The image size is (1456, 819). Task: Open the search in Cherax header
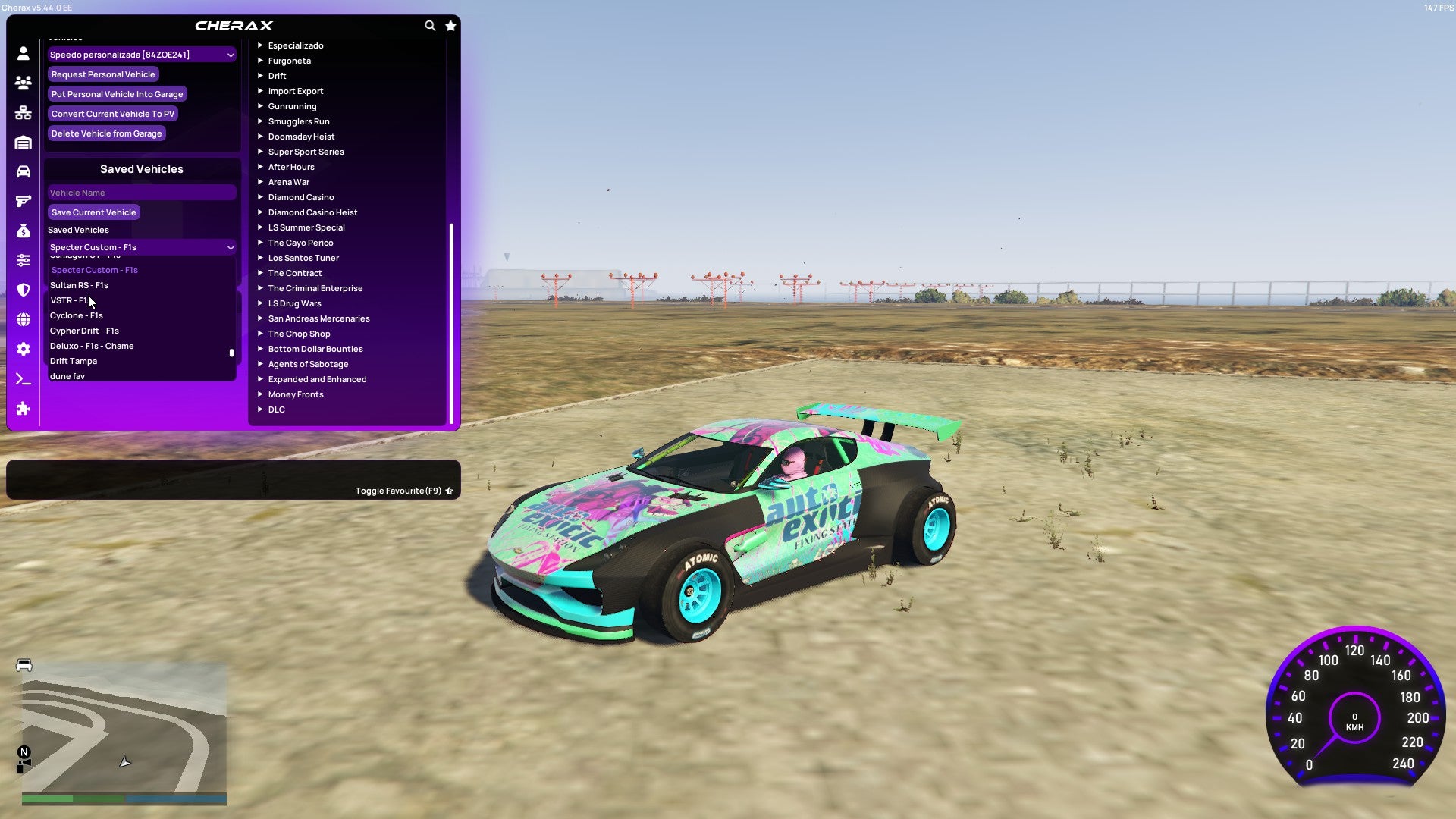pos(430,25)
